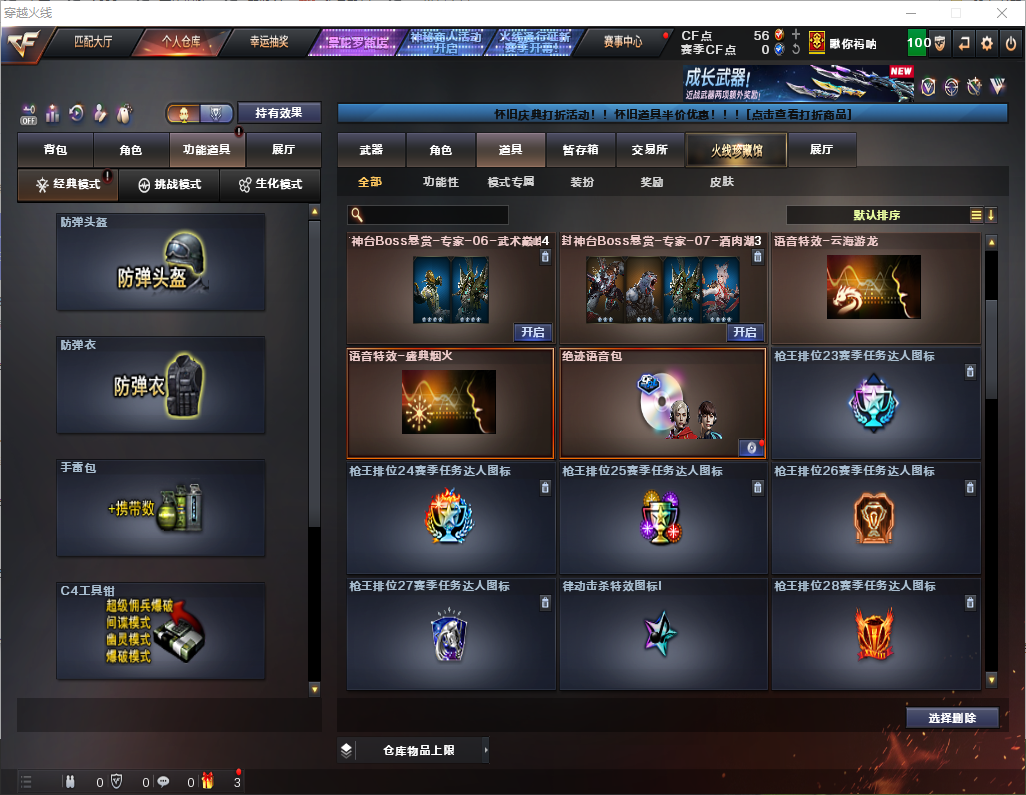Select the 背包 tab
Image resolution: width=1026 pixels, height=795 pixels.
55,150
